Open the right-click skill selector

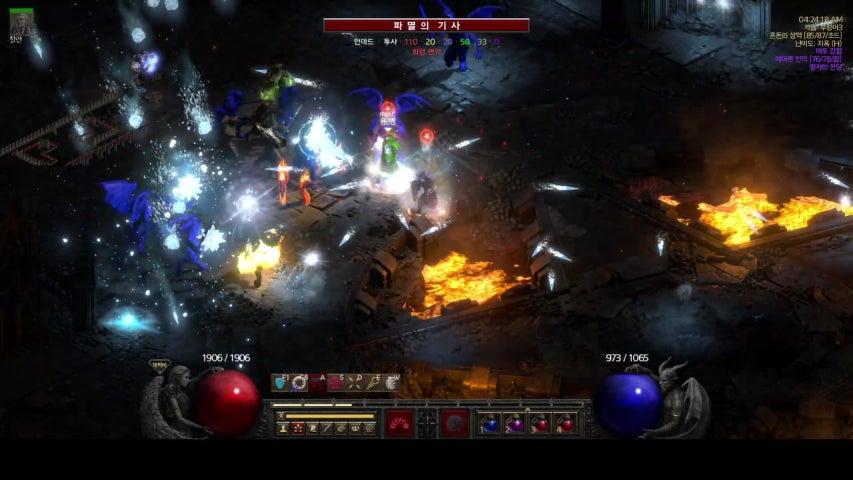(455, 423)
